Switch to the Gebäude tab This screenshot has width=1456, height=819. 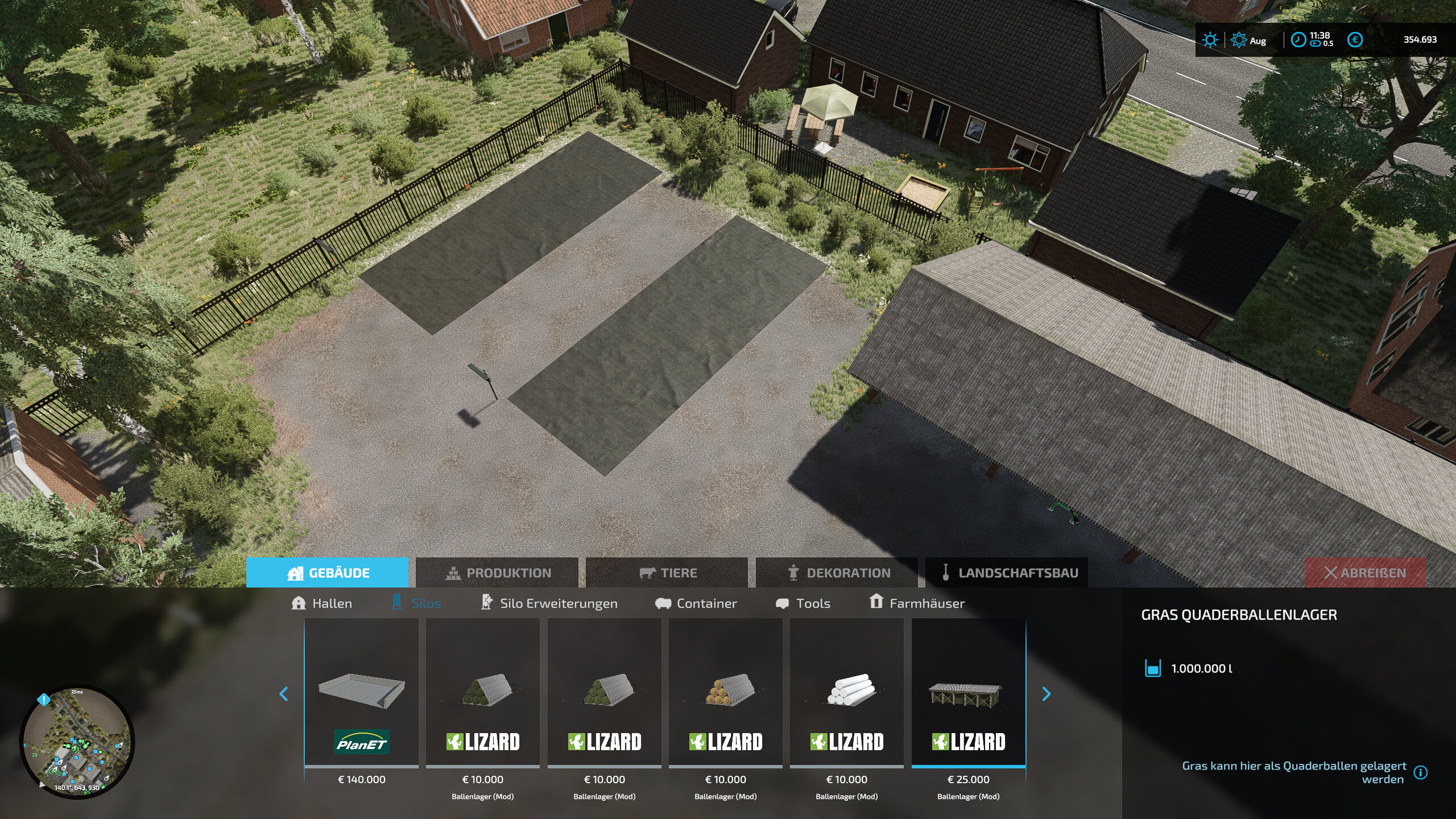(x=328, y=573)
